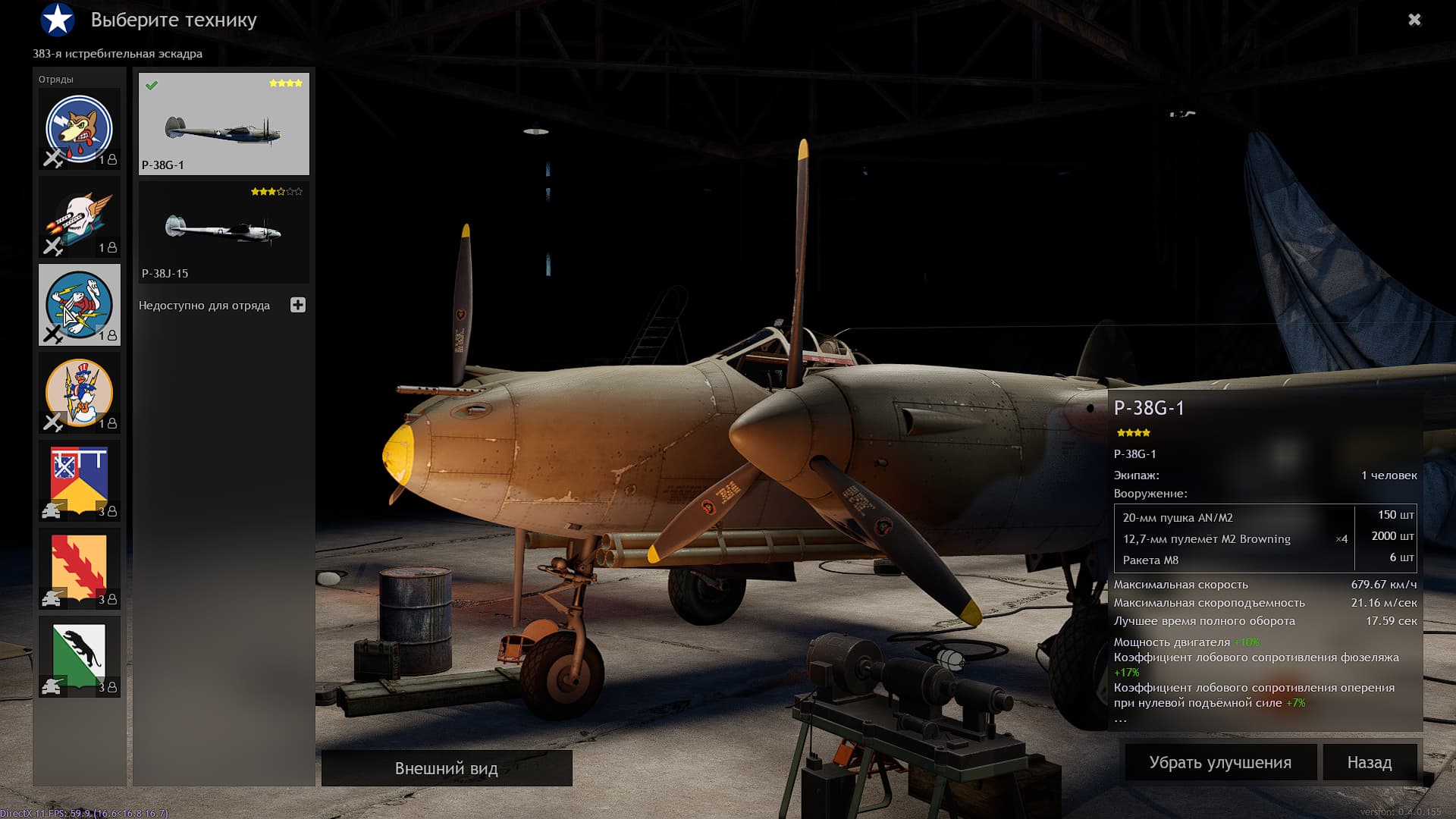
Task: Select the black panther shield squad
Action: click(80, 657)
